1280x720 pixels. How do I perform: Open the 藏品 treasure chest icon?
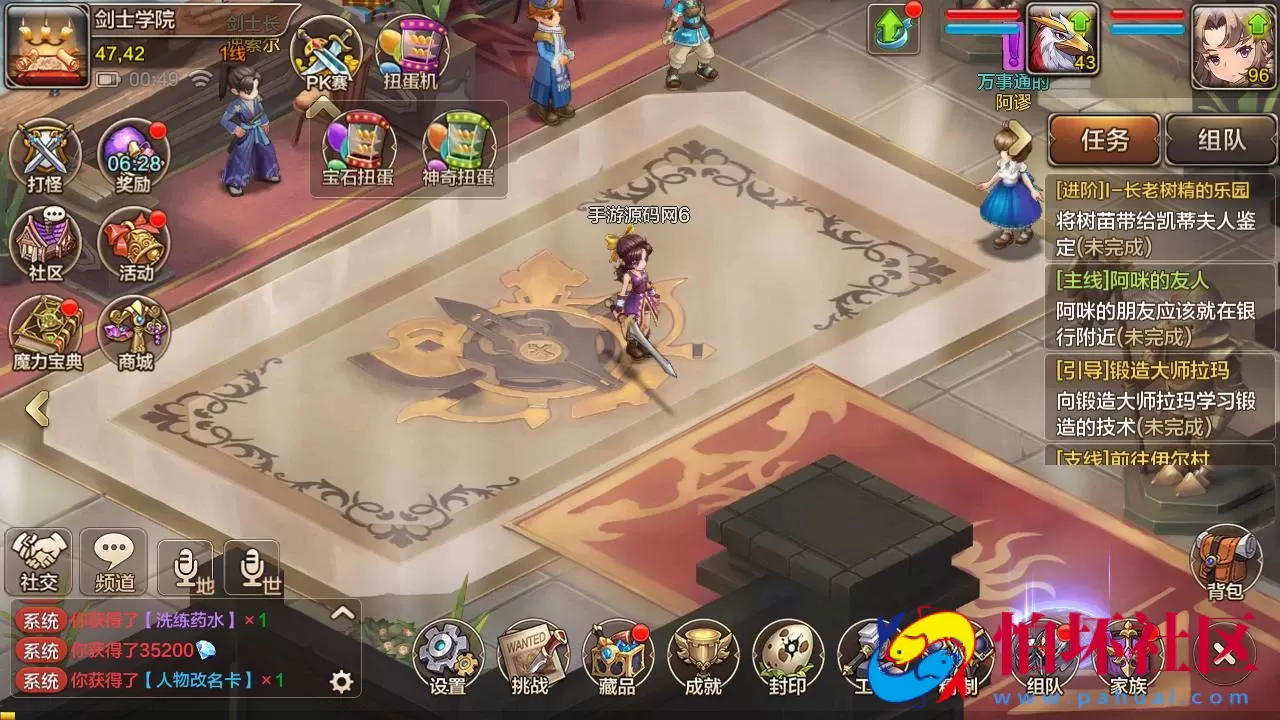click(615, 656)
